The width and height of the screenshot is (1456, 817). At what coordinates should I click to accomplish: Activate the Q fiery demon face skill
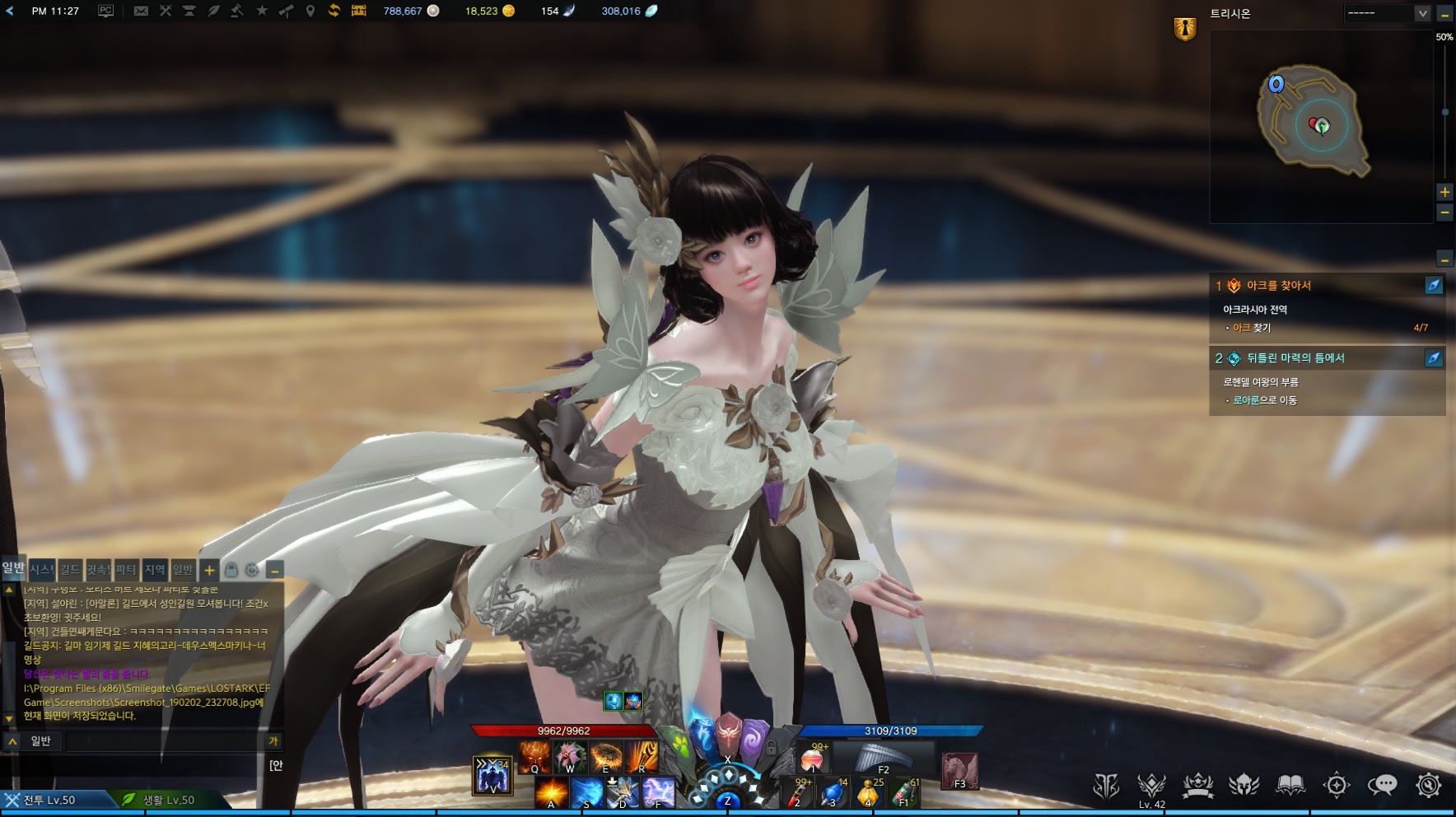point(534,757)
